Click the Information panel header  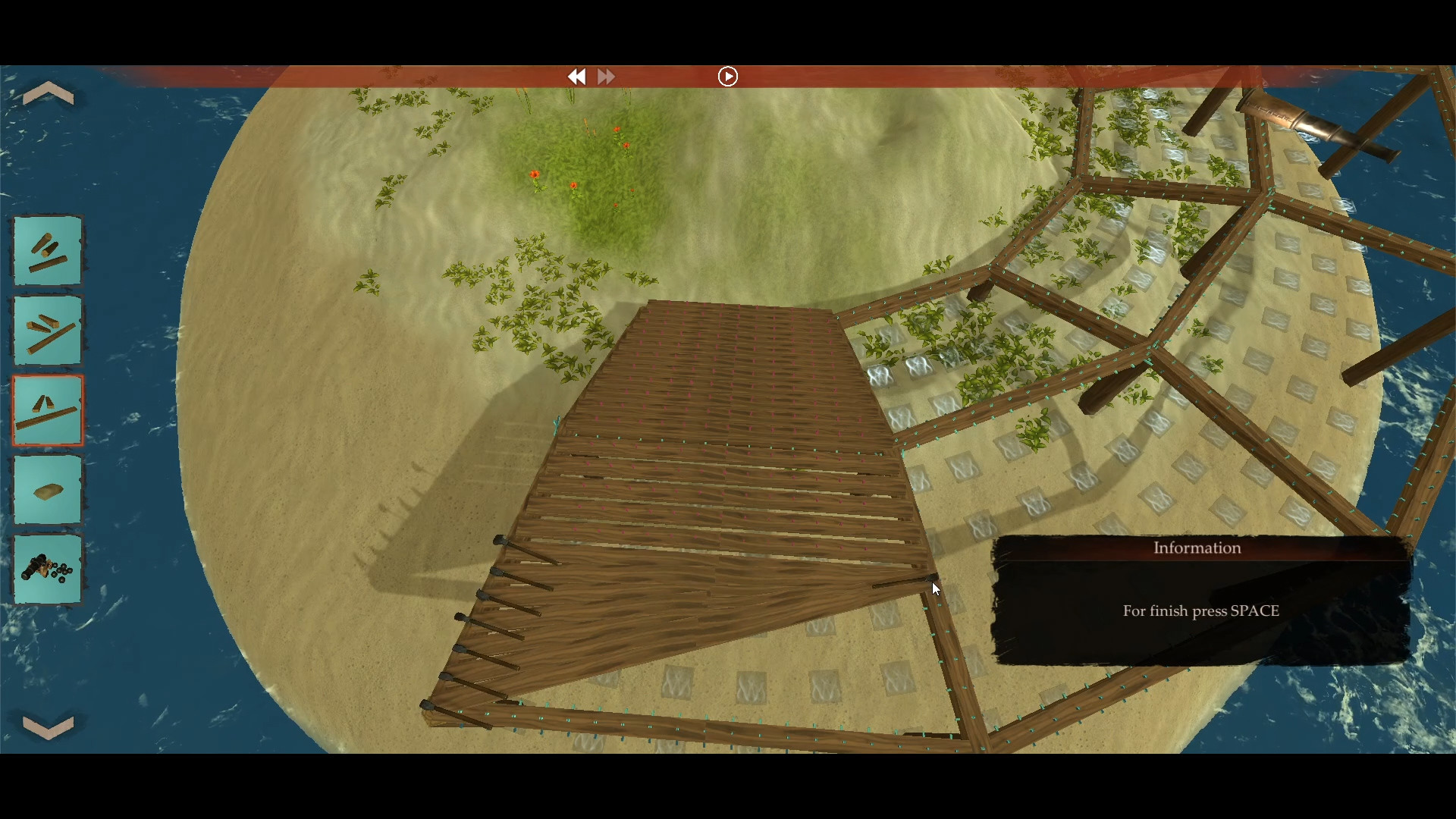[1197, 548]
